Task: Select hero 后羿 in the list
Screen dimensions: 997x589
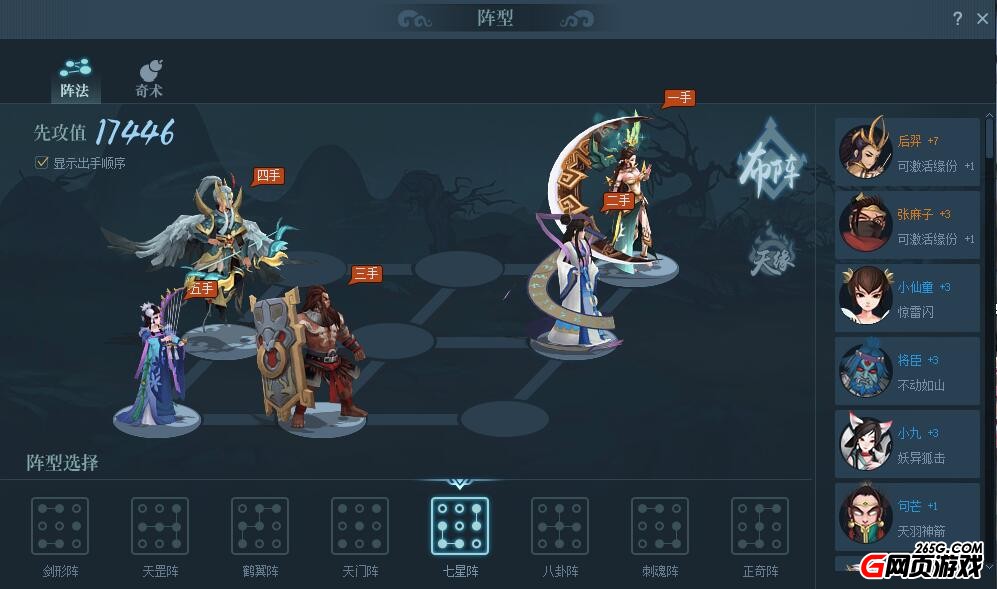Action: [x=907, y=153]
